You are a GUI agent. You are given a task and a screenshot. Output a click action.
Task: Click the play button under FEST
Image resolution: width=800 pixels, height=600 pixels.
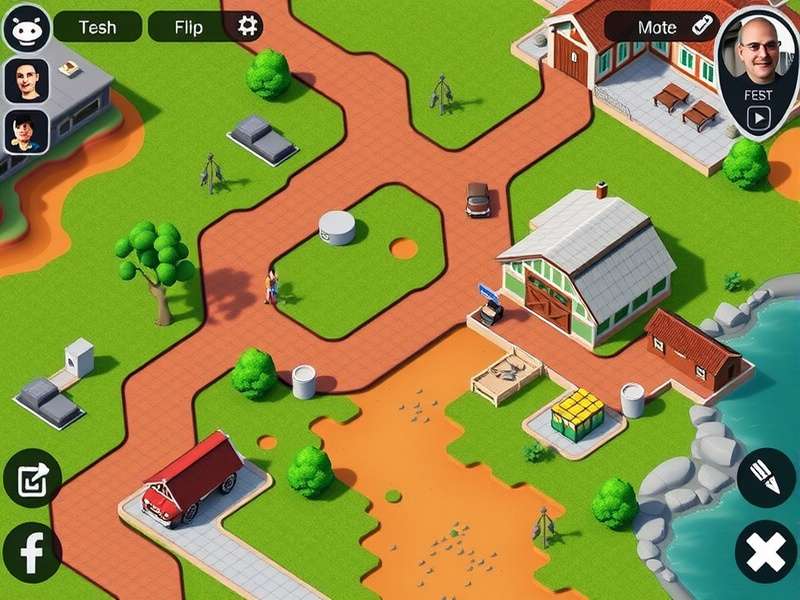[759, 118]
